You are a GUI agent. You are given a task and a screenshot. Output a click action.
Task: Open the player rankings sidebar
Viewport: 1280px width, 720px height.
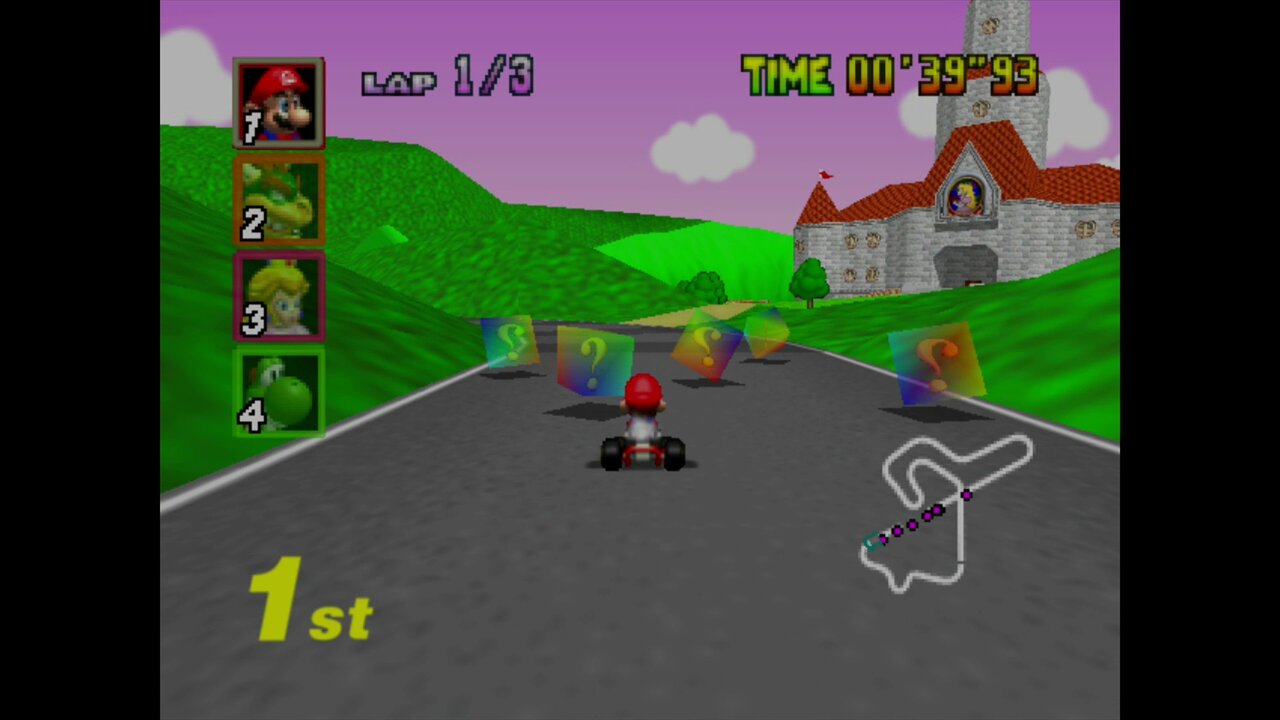(278, 245)
